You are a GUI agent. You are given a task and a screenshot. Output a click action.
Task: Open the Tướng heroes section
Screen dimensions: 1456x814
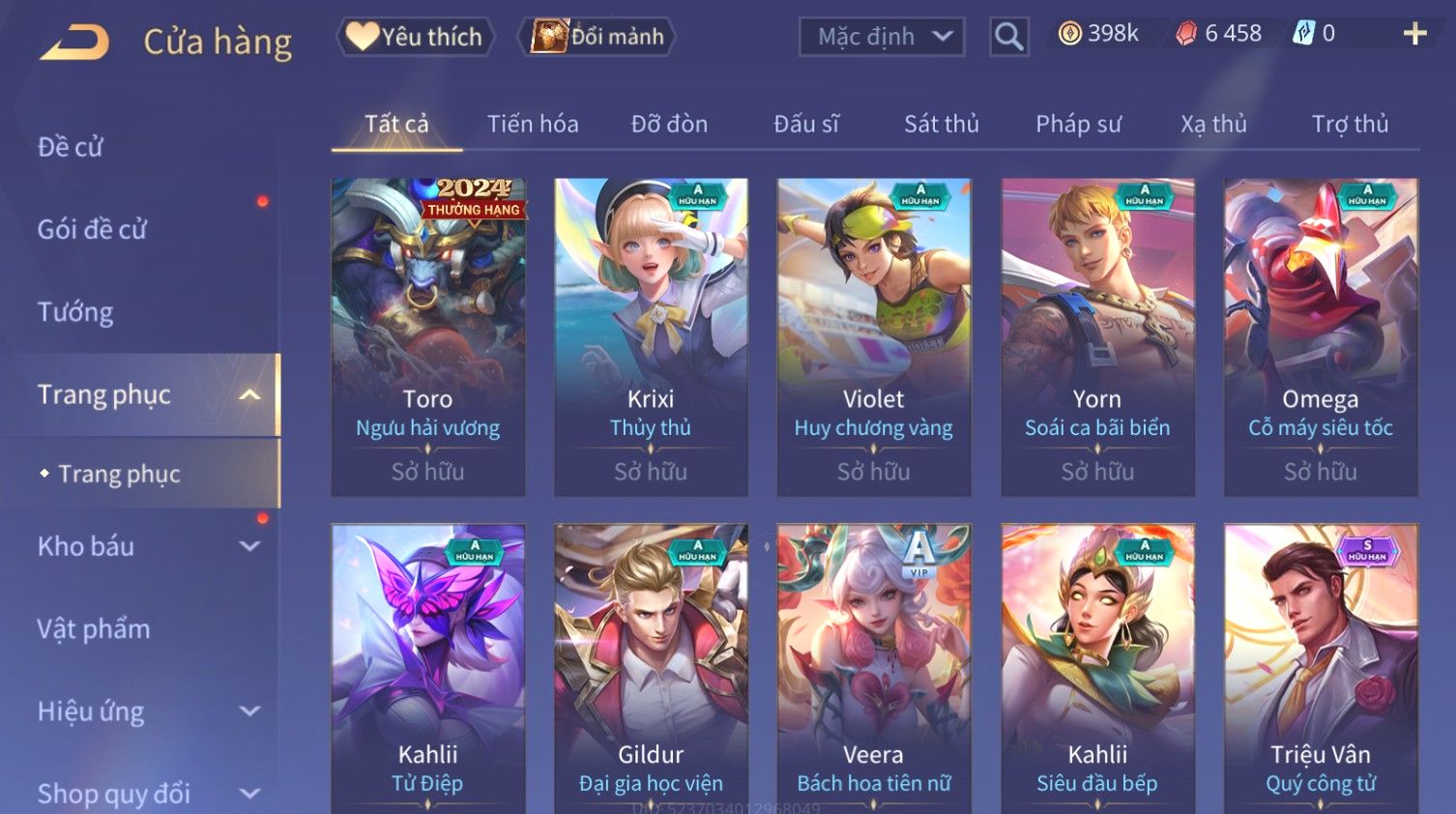pos(75,312)
